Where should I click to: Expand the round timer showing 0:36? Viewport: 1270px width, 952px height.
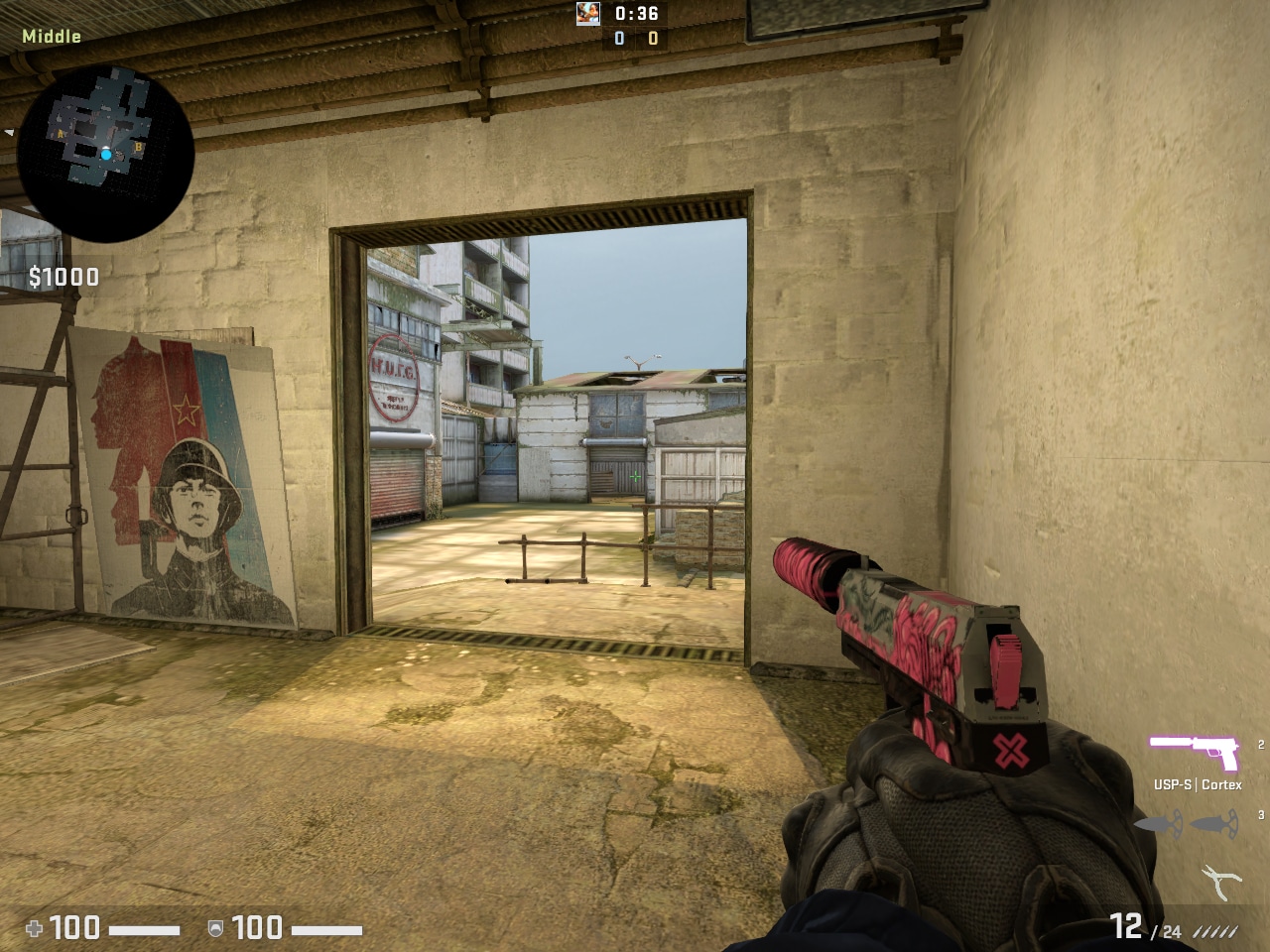tap(635, 14)
